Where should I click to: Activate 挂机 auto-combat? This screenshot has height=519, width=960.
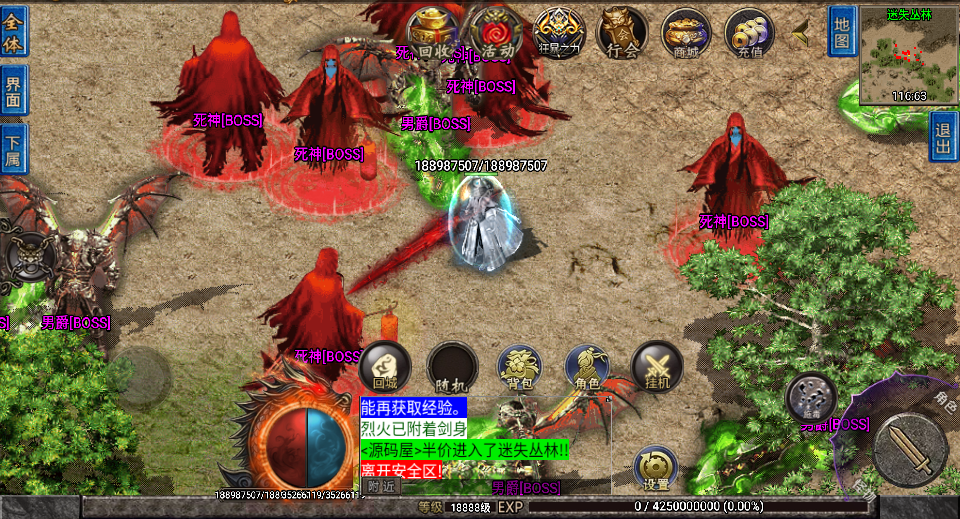tap(656, 367)
